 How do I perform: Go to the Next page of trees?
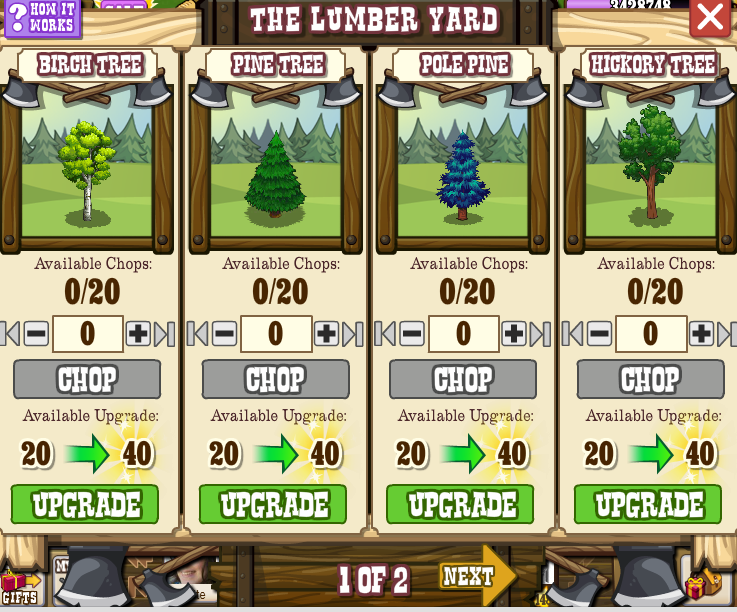pos(474,576)
